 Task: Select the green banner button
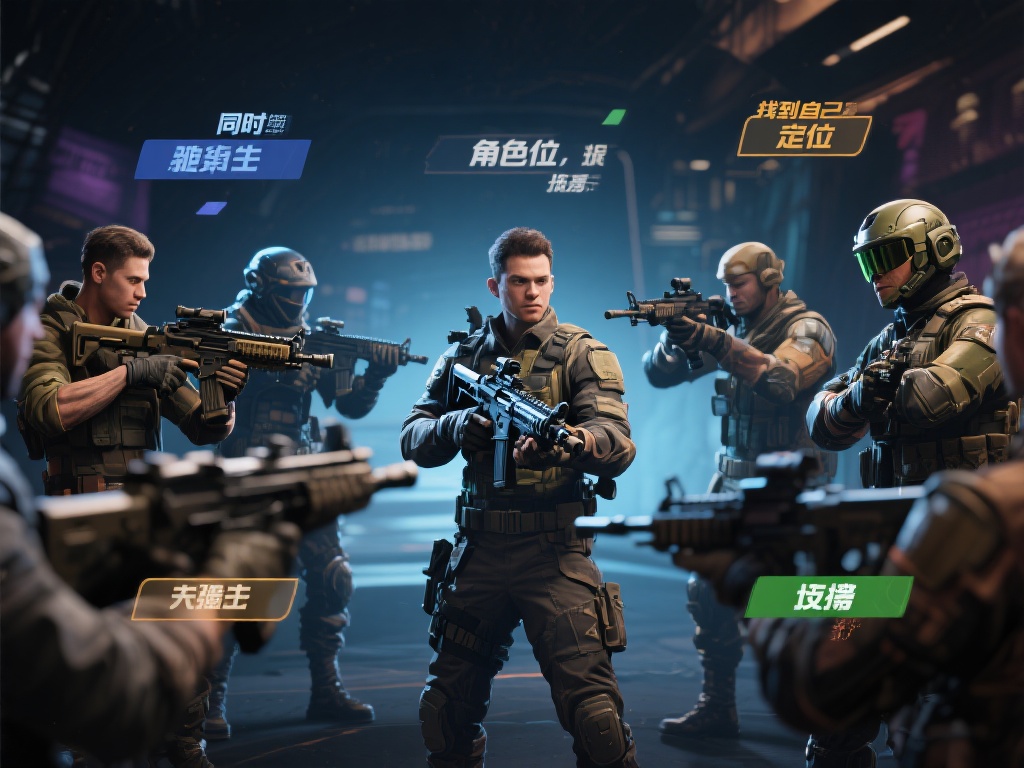(828, 597)
